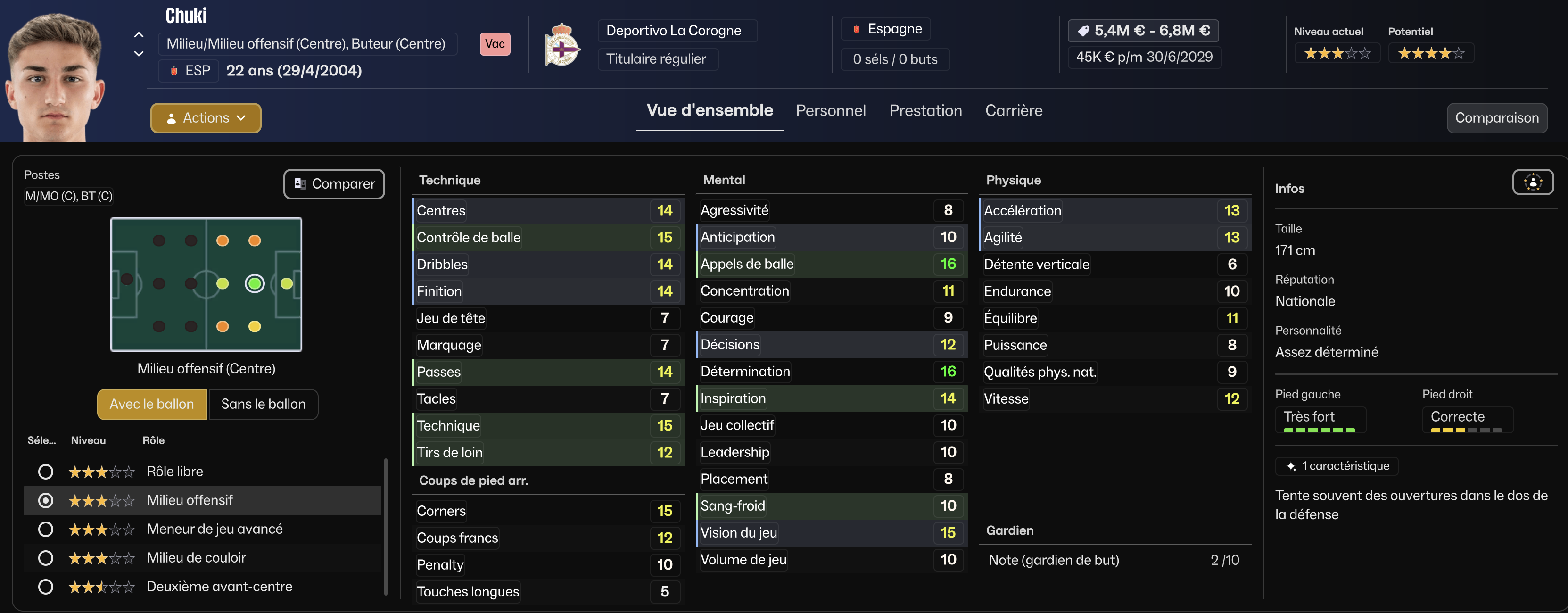The height and width of the screenshot is (613, 1568).
Task: Show the Carrière tab
Action: [1014, 111]
